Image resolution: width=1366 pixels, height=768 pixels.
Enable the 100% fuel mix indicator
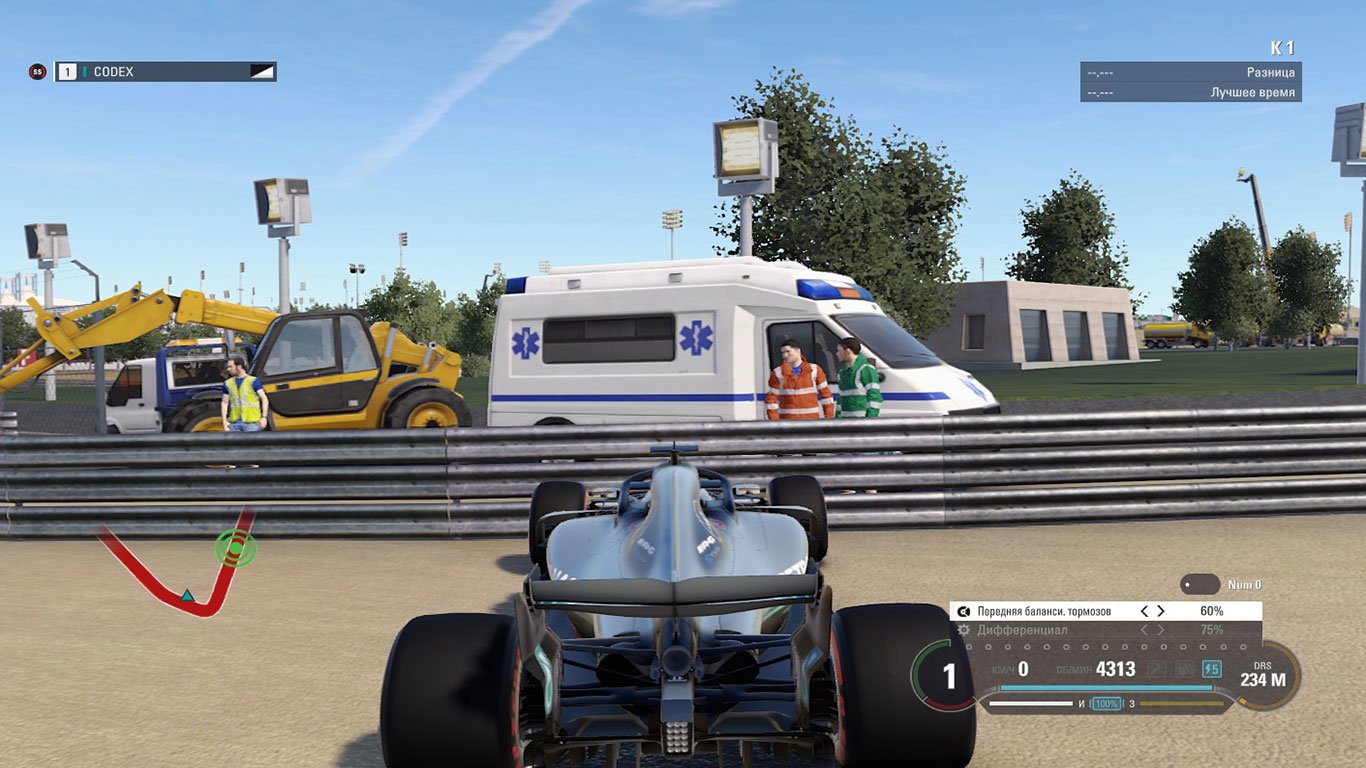1107,703
